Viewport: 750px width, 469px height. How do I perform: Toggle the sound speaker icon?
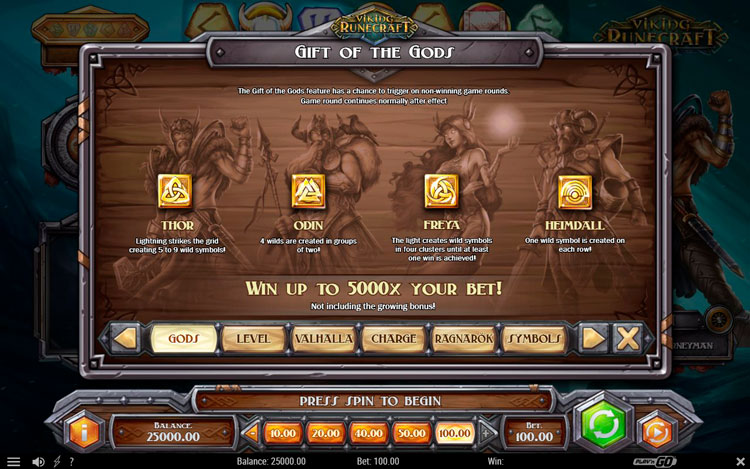38,462
